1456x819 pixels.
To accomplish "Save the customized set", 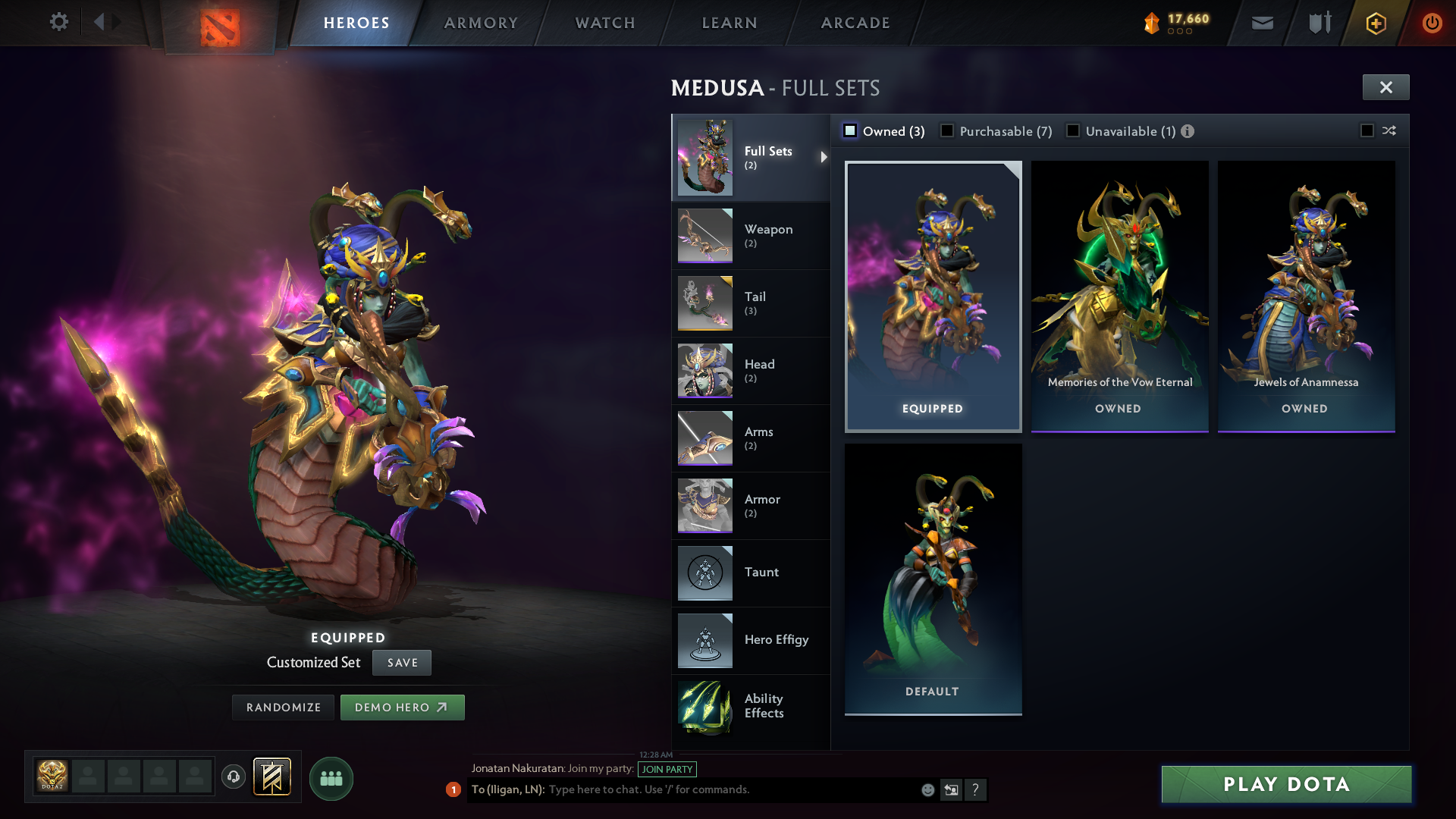I will (402, 663).
